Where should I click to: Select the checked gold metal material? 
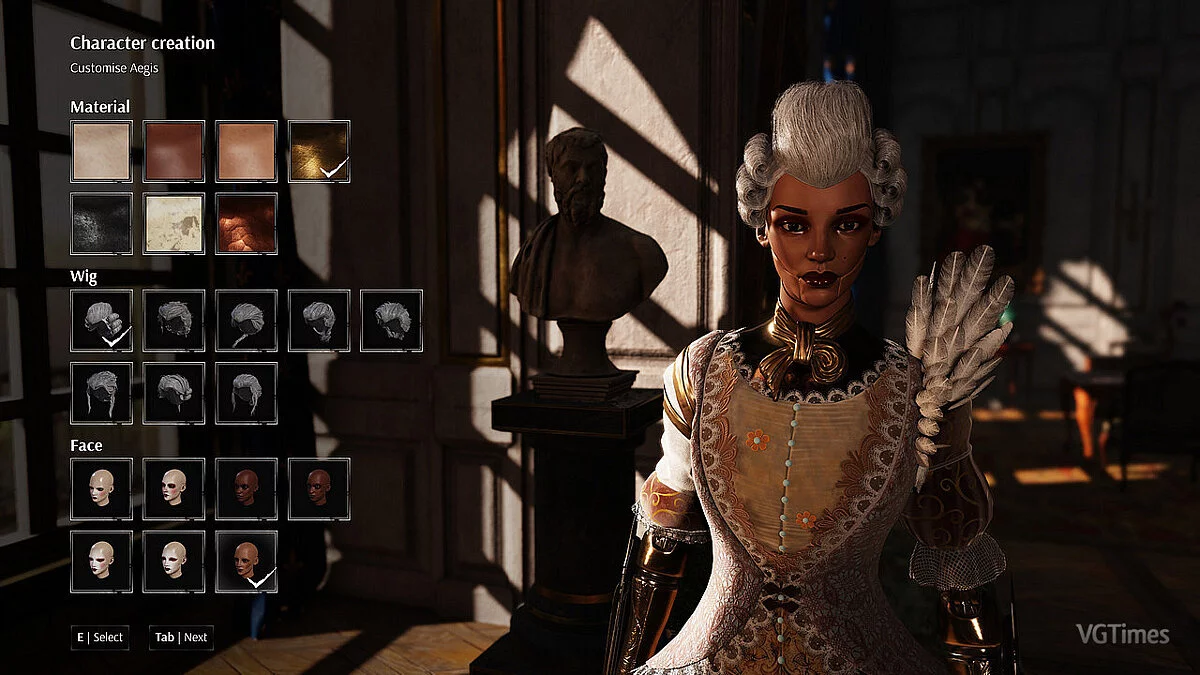(319, 152)
